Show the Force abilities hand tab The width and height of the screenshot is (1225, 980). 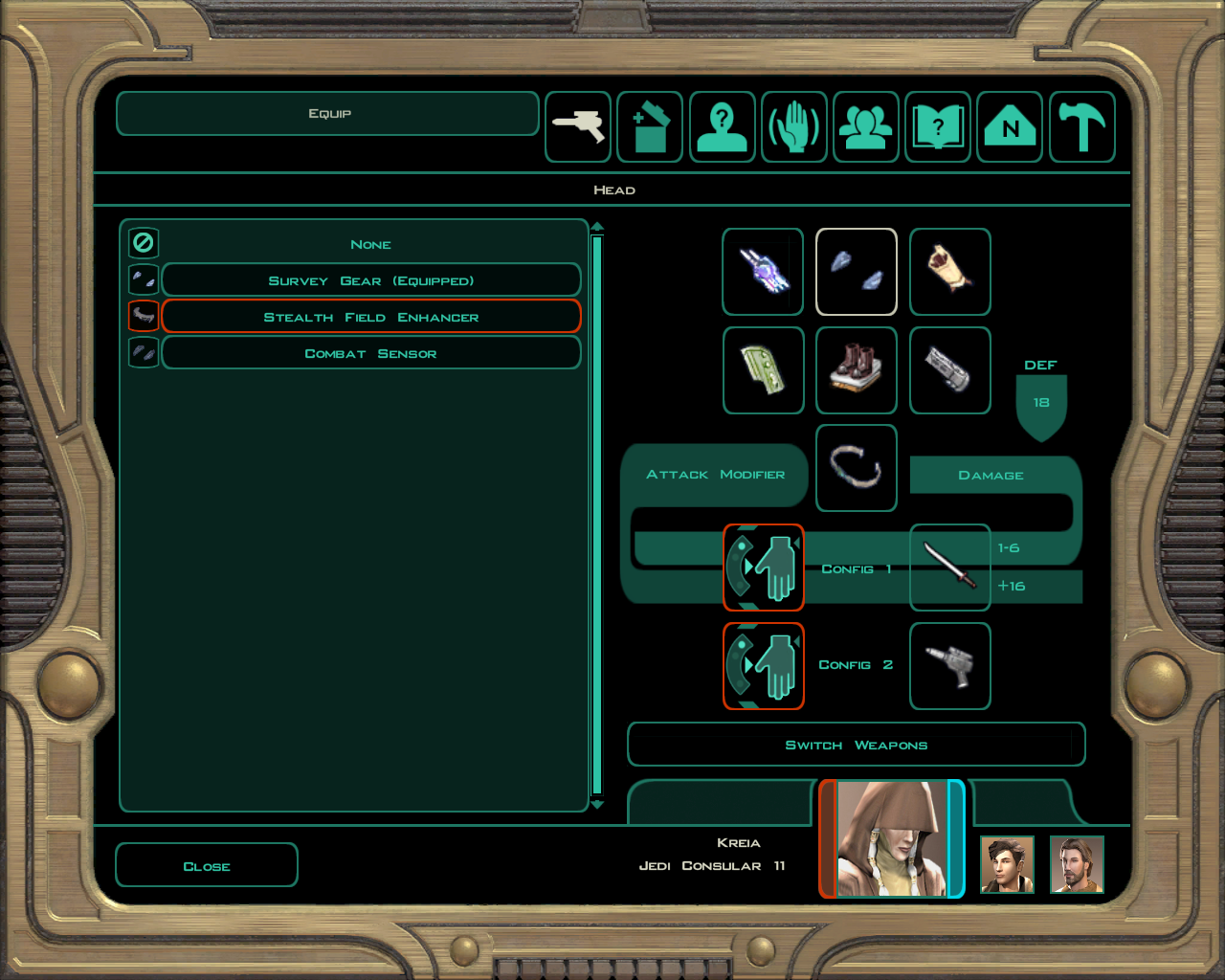click(x=794, y=127)
